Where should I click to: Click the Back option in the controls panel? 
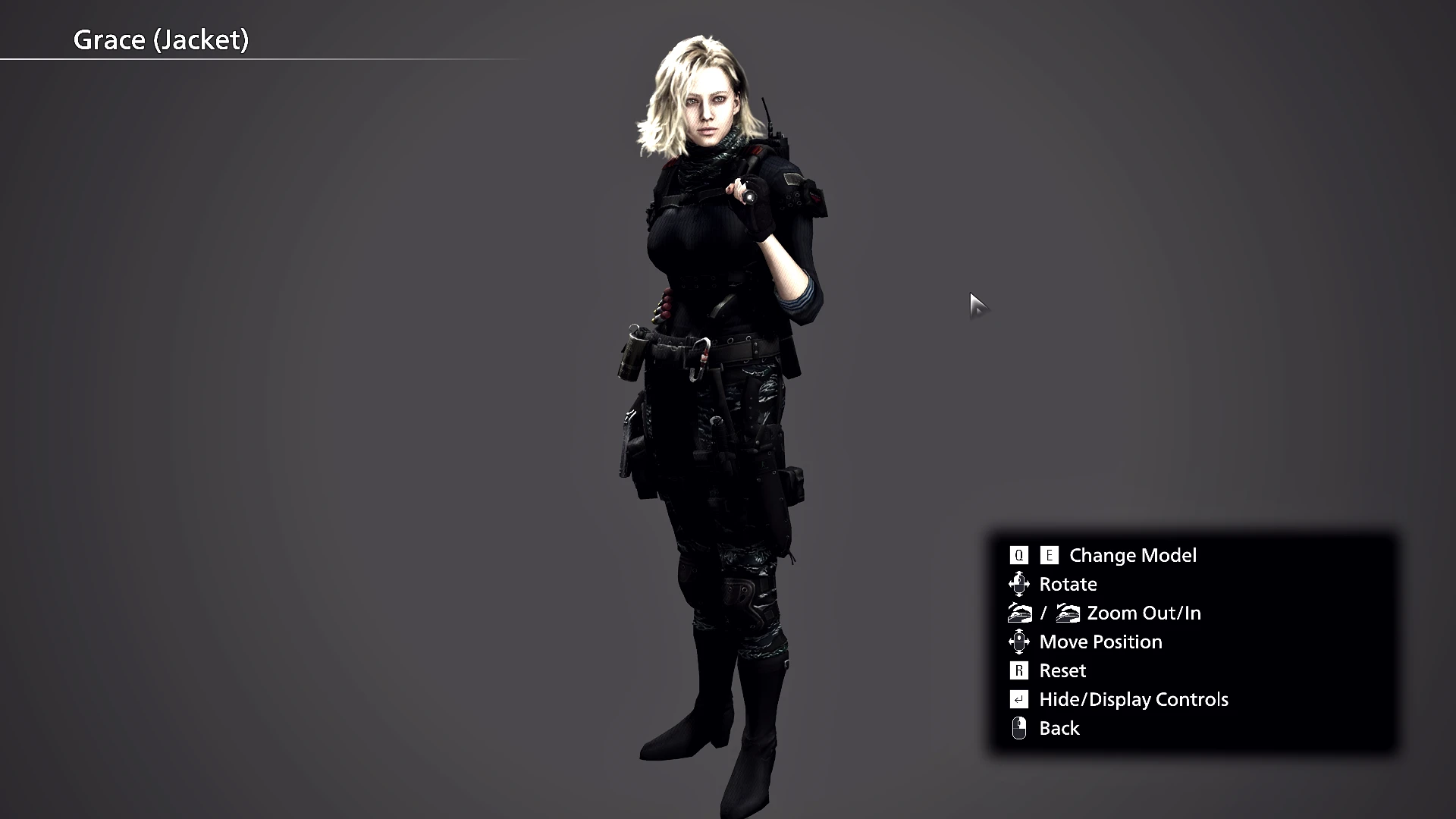(x=1059, y=728)
